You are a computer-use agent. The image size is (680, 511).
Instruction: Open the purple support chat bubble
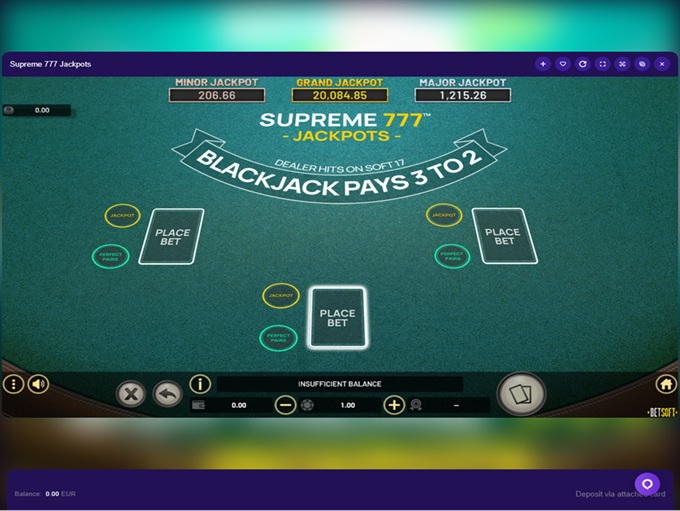click(x=647, y=484)
